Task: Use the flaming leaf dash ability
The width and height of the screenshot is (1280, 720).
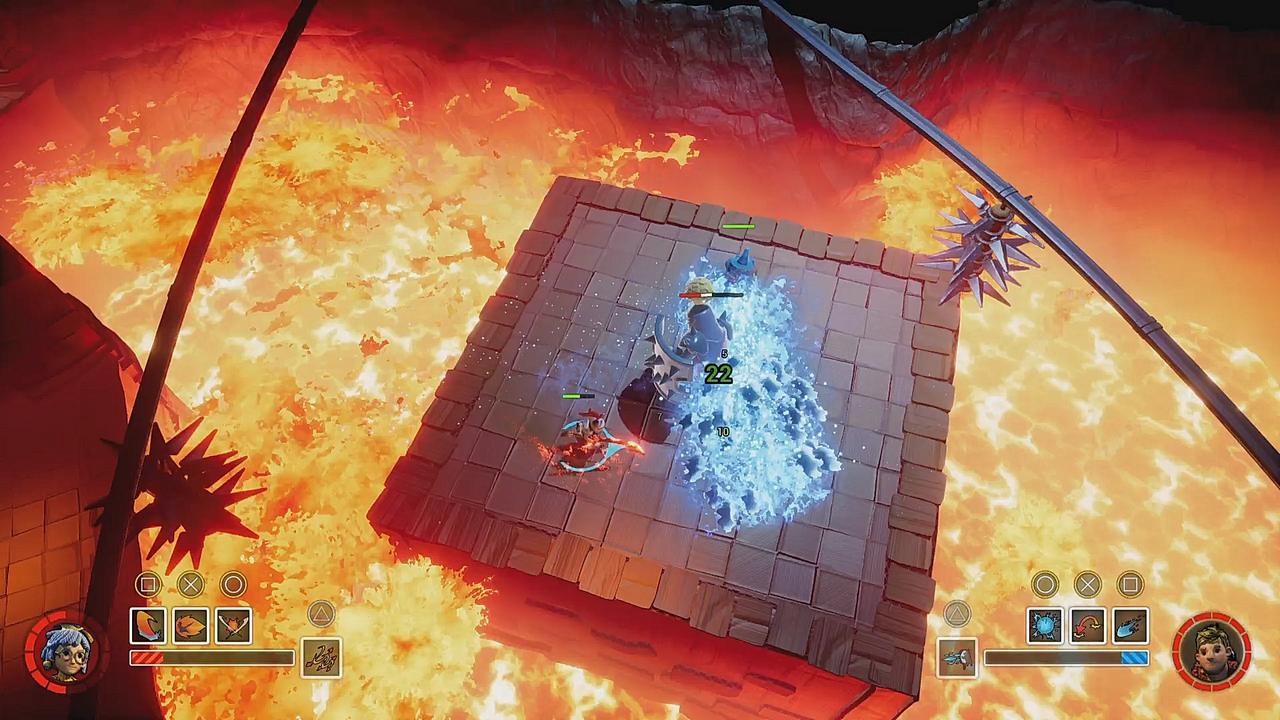Action: pyautogui.click(x=191, y=626)
